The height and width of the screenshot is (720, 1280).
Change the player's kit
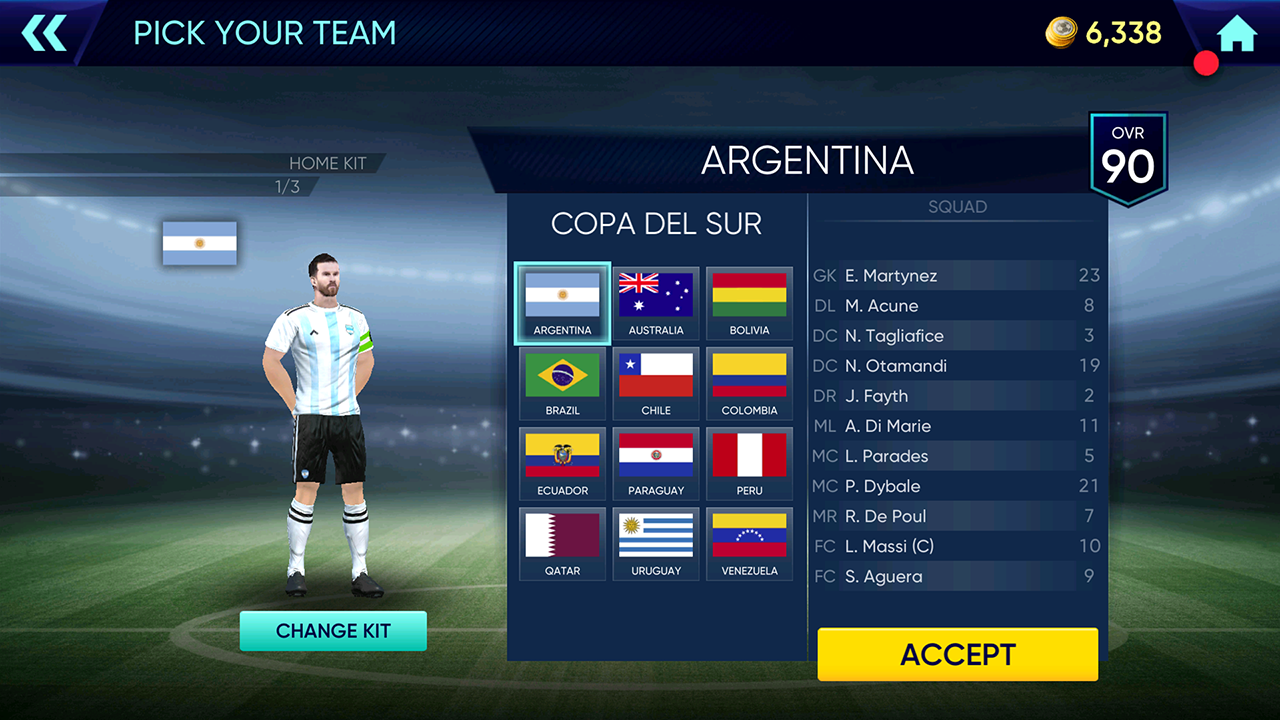click(x=333, y=631)
